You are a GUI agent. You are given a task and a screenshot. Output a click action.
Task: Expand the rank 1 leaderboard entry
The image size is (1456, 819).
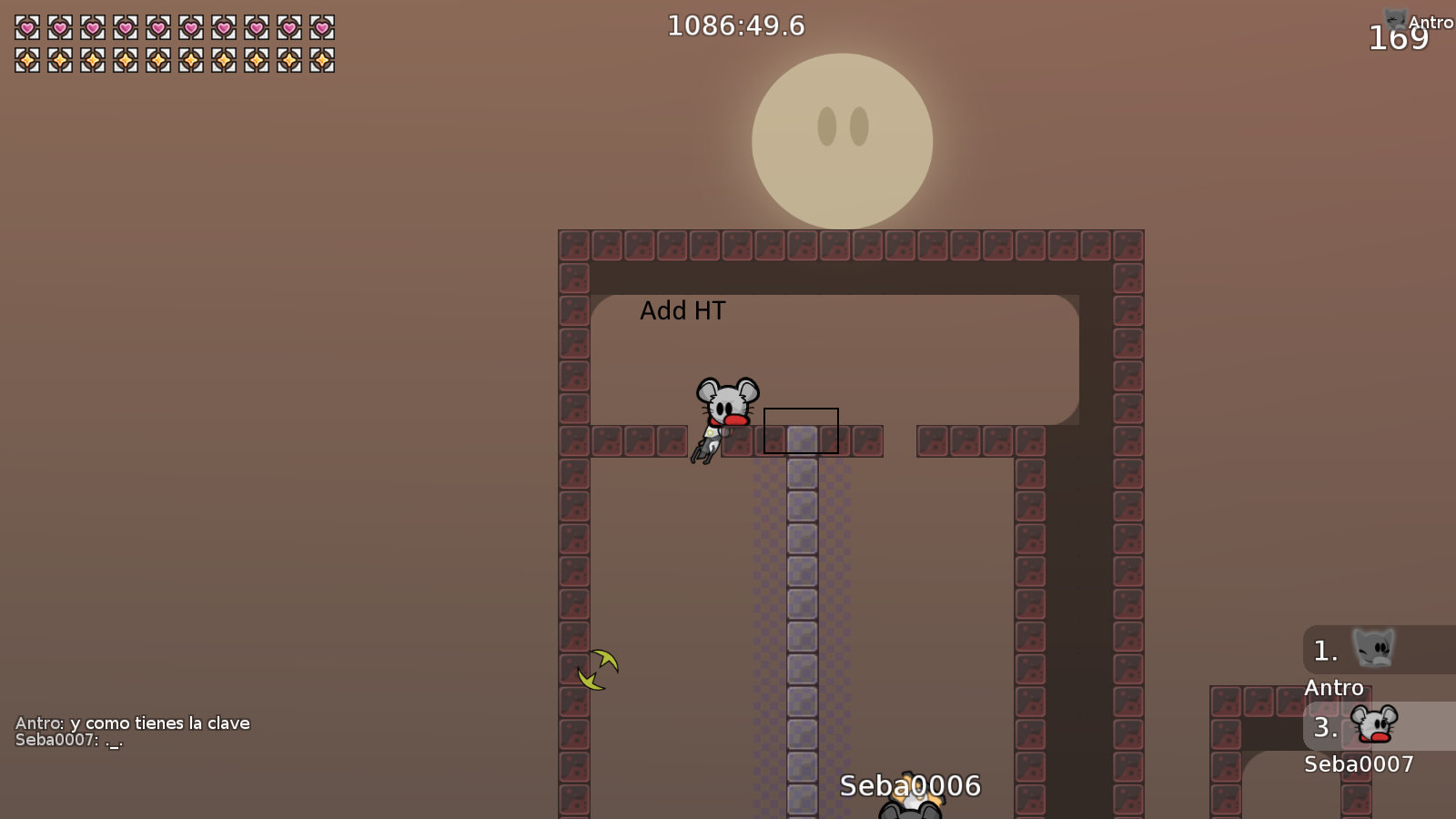point(1324,650)
